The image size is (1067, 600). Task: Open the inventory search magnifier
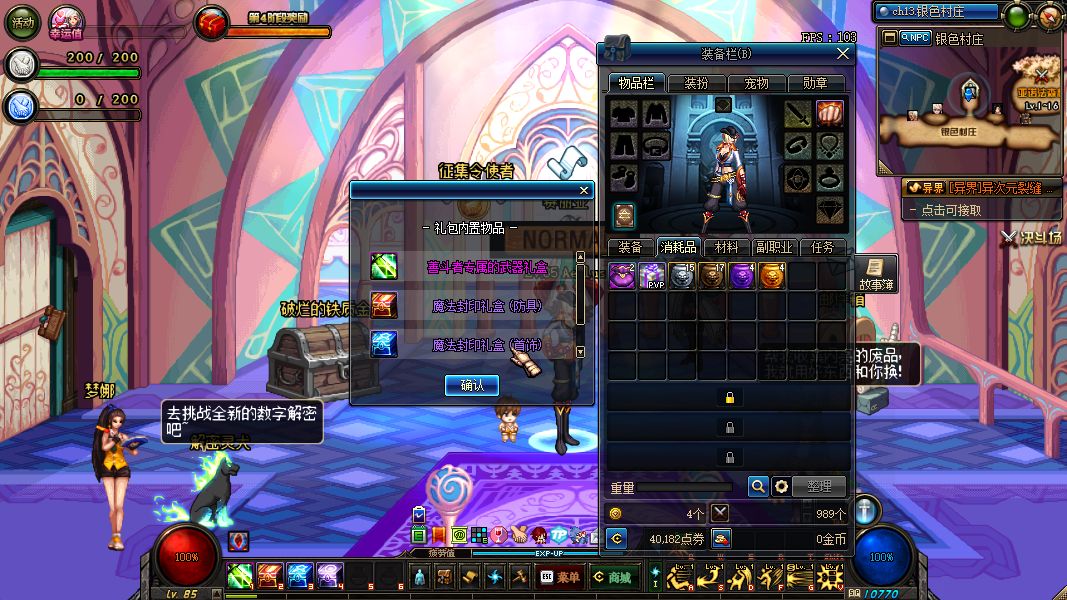click(758, 486)
